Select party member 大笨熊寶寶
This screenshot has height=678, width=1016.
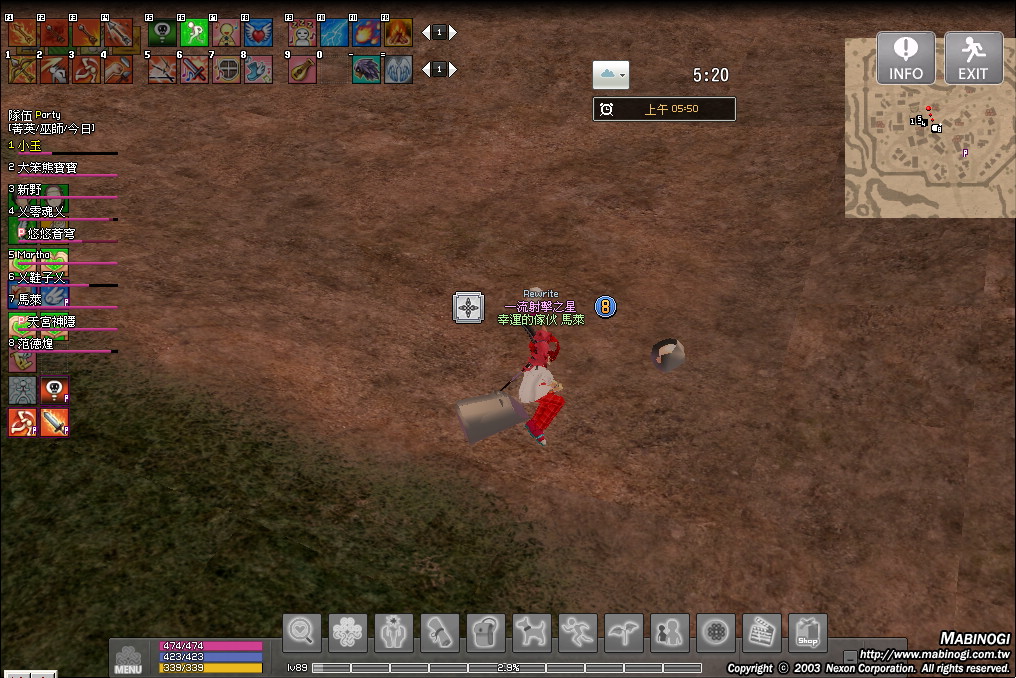coord(47,168)
